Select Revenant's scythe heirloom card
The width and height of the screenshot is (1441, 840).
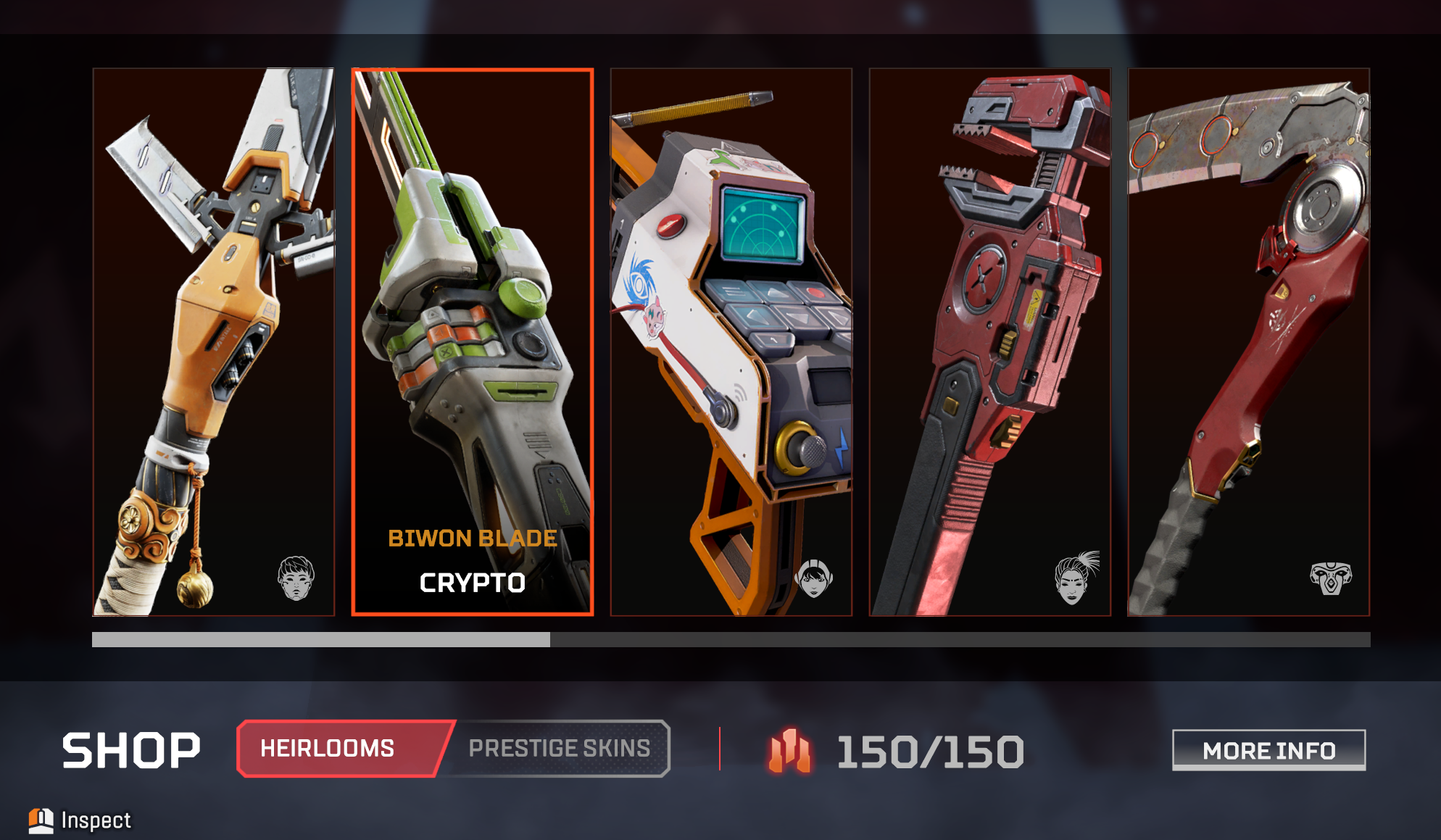1247,341
